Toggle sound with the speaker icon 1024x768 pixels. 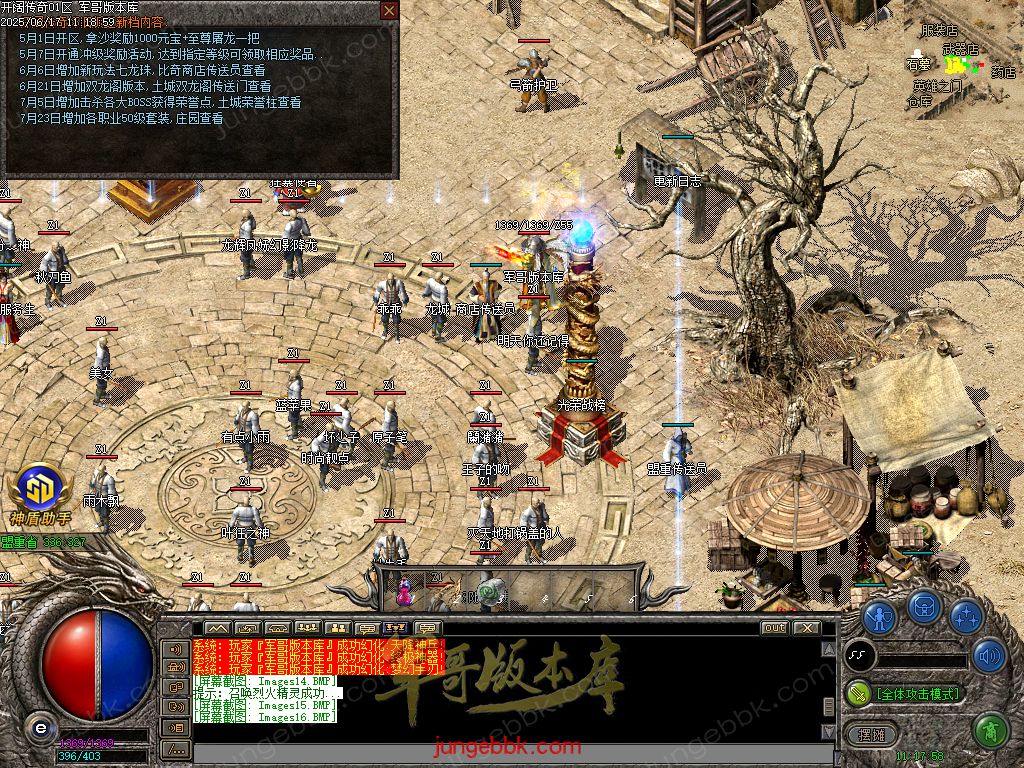pyautogui.click(x=989, y=655)
